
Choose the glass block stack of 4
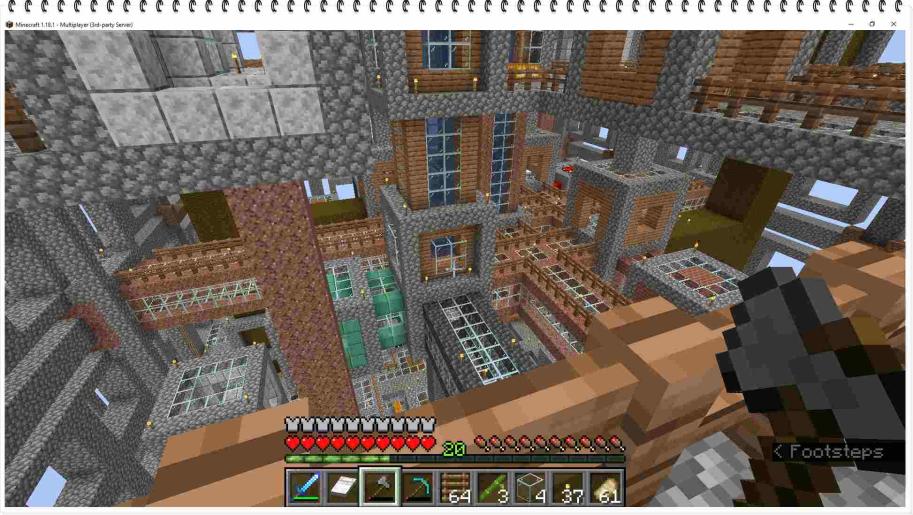coord(532,488)
